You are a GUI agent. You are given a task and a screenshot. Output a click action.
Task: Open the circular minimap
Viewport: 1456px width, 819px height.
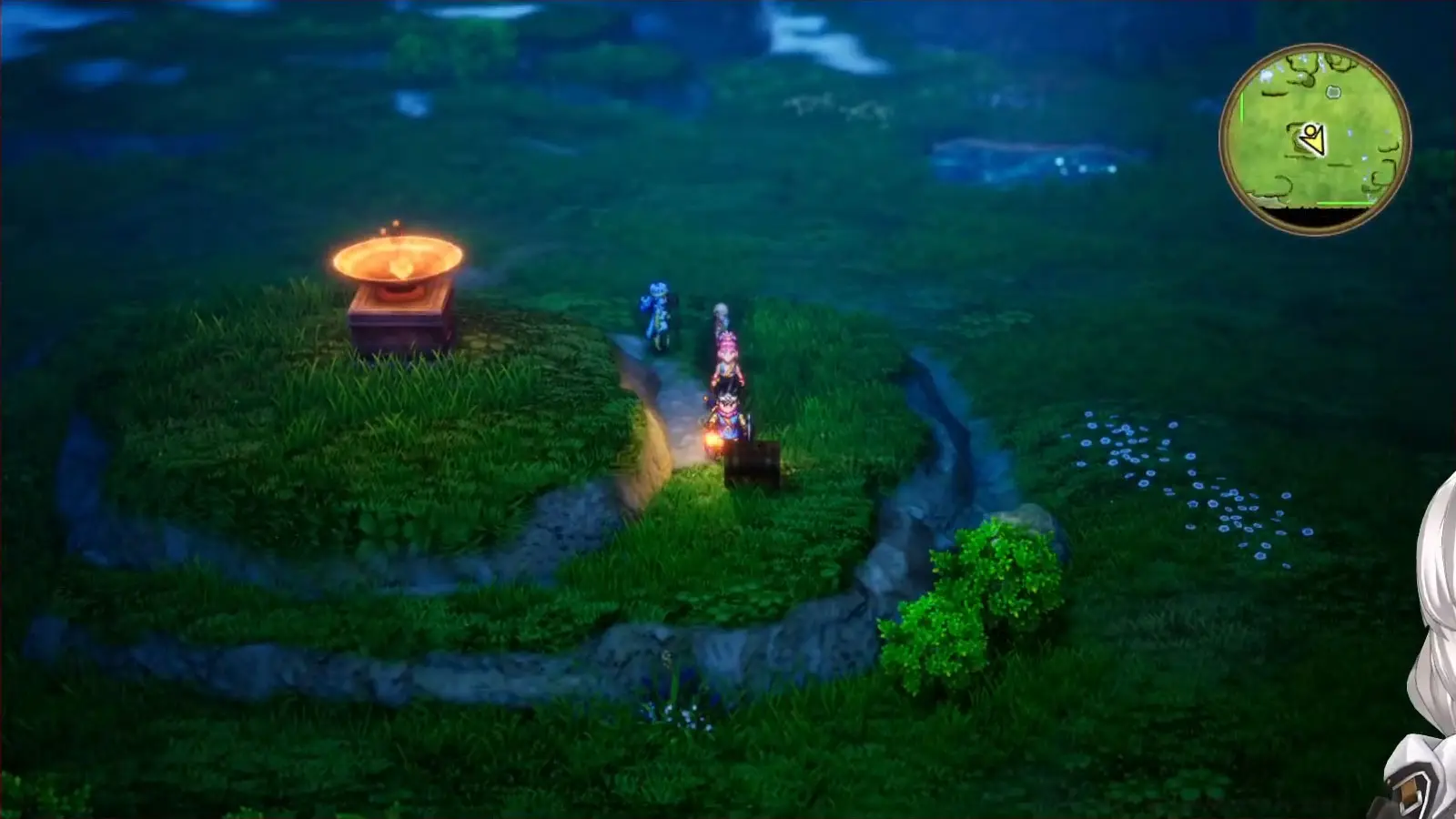coord(1314,139)
